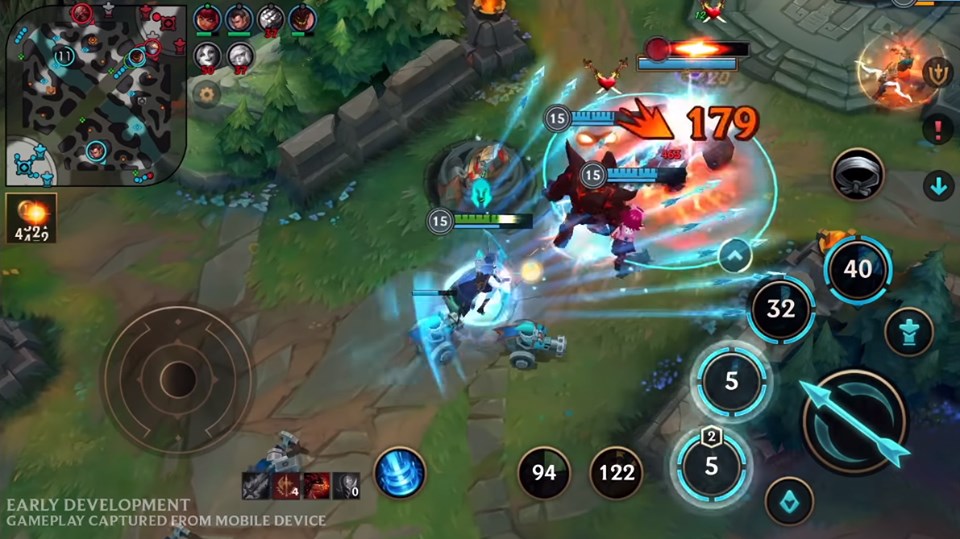Target towers with the turret button

coord(908,331)
